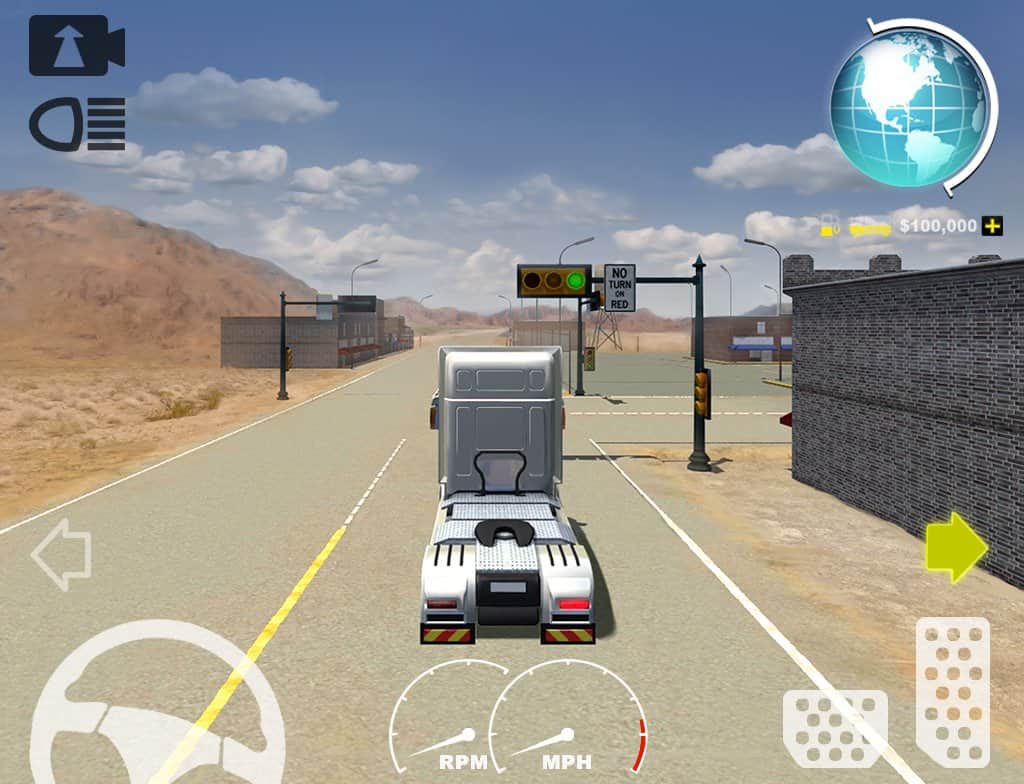Screen dimensions: 1024x784
Task: Step on the gas pedal
Action: point(952,691)
